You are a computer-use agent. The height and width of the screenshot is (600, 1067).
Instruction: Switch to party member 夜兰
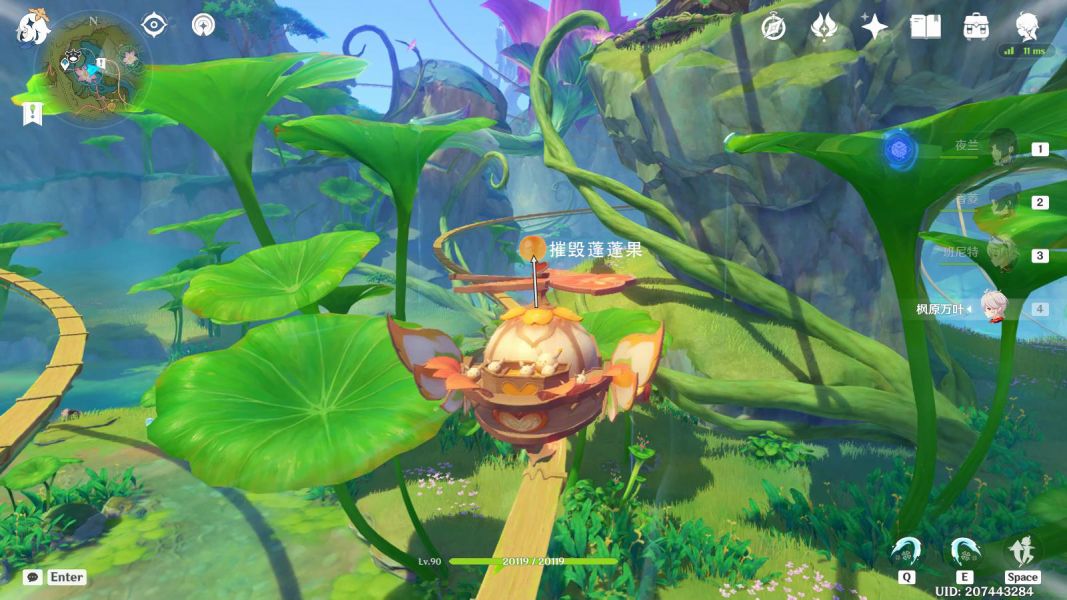coord(1001,147)
